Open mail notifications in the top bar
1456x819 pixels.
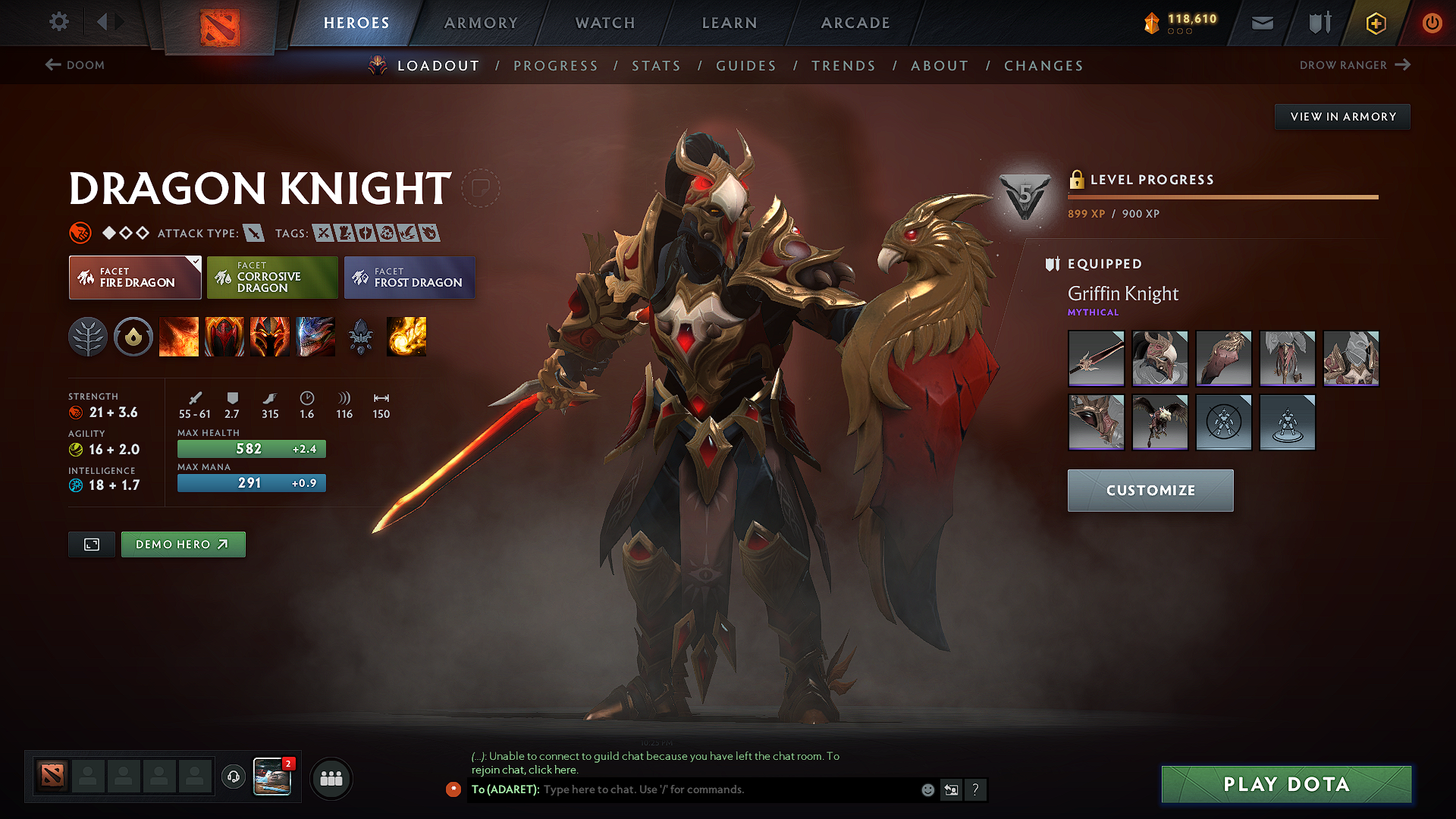[1262, 23]
